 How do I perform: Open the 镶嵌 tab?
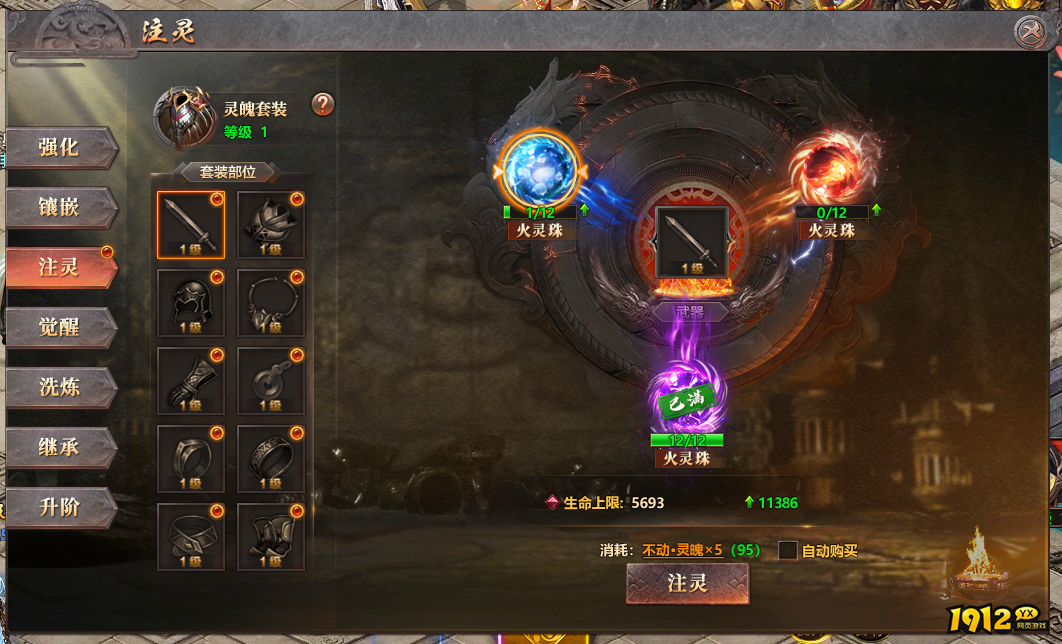tap(60, 208)
